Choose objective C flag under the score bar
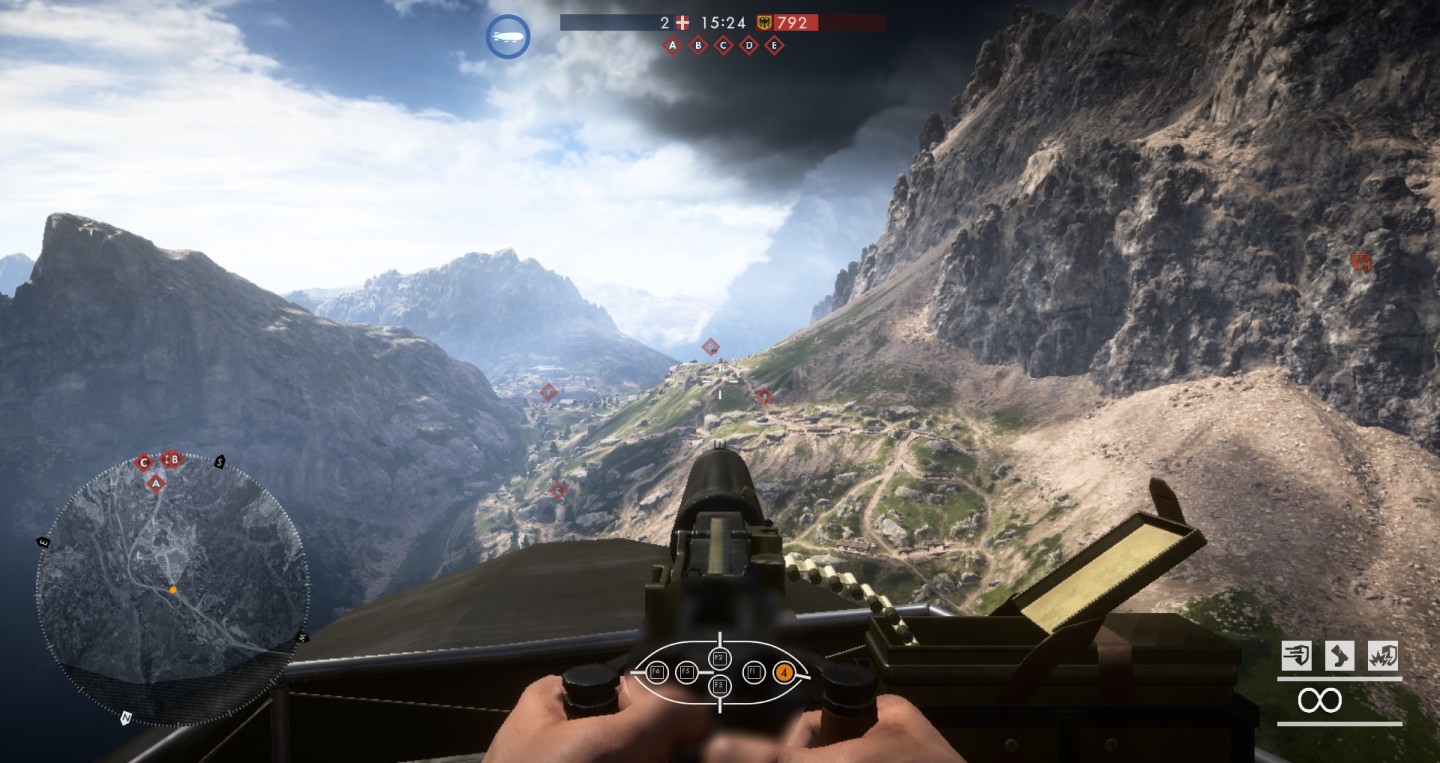Screen dimensions: 1440x763 click(x=723, y=46)
